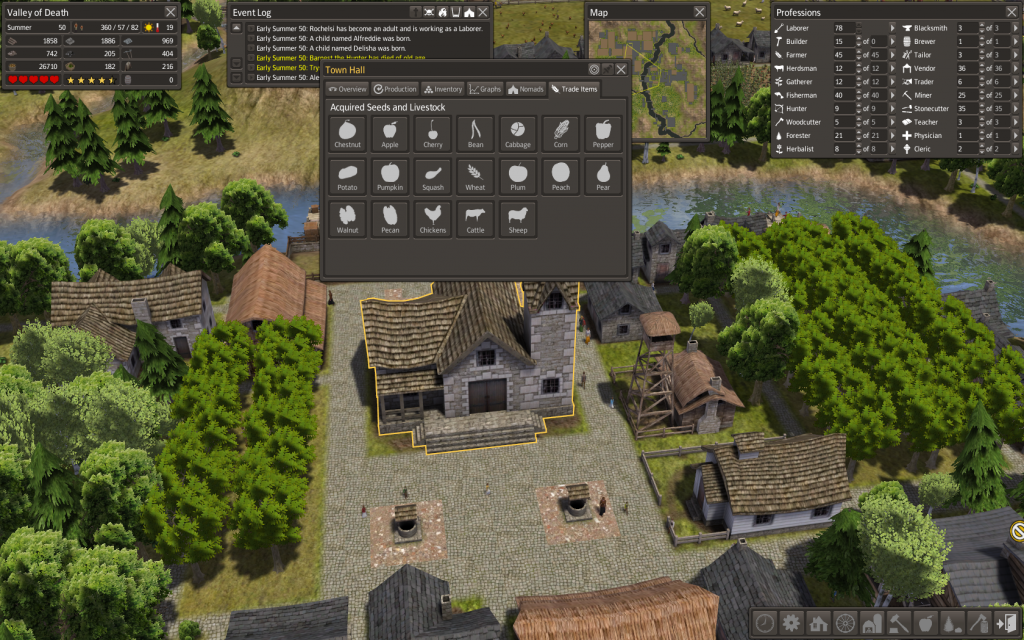Close the Map window
The width and height of the screenshot is (1024, 640).
point(699,12)
